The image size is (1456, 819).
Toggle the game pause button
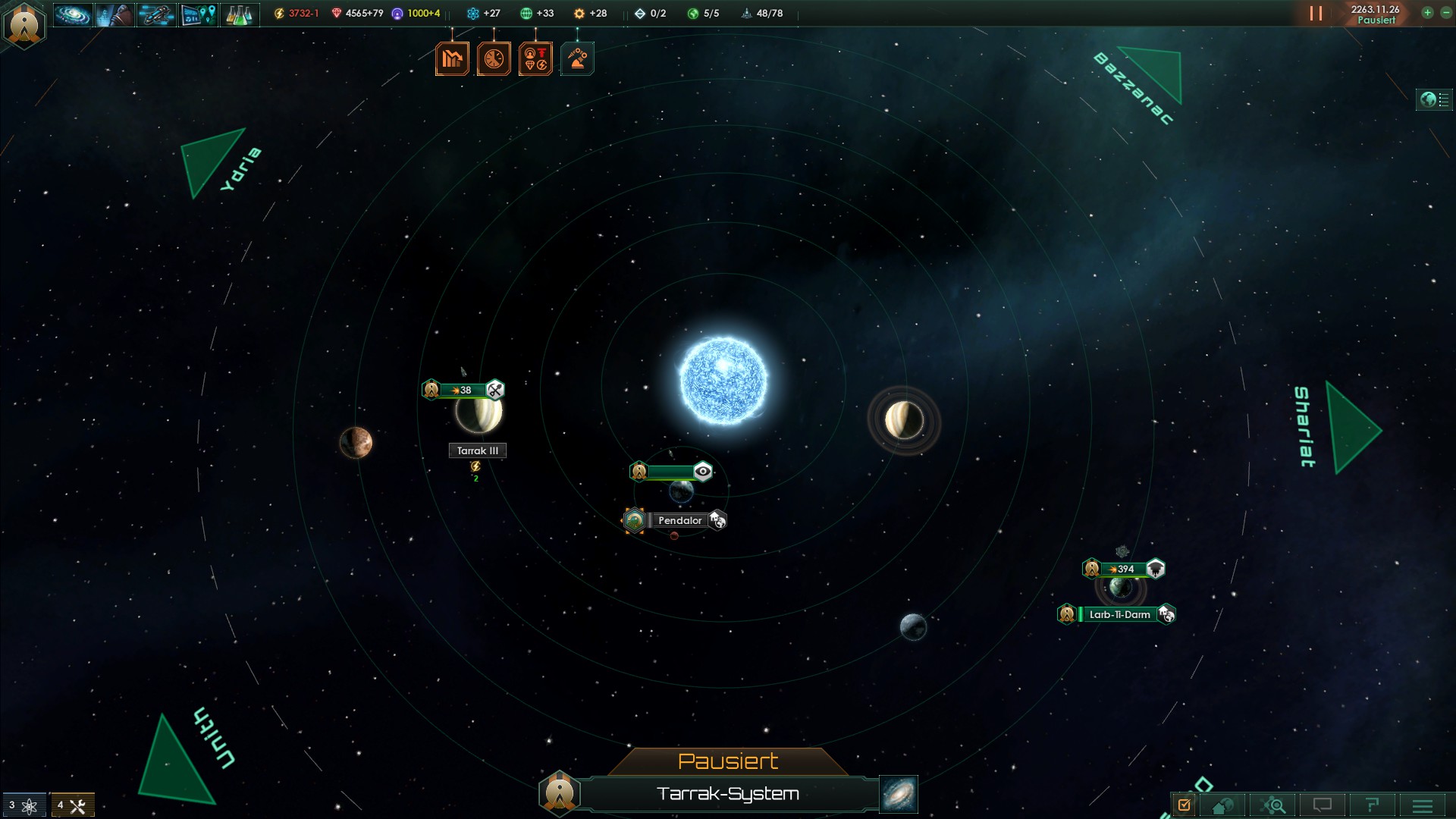click(1316, 14)
